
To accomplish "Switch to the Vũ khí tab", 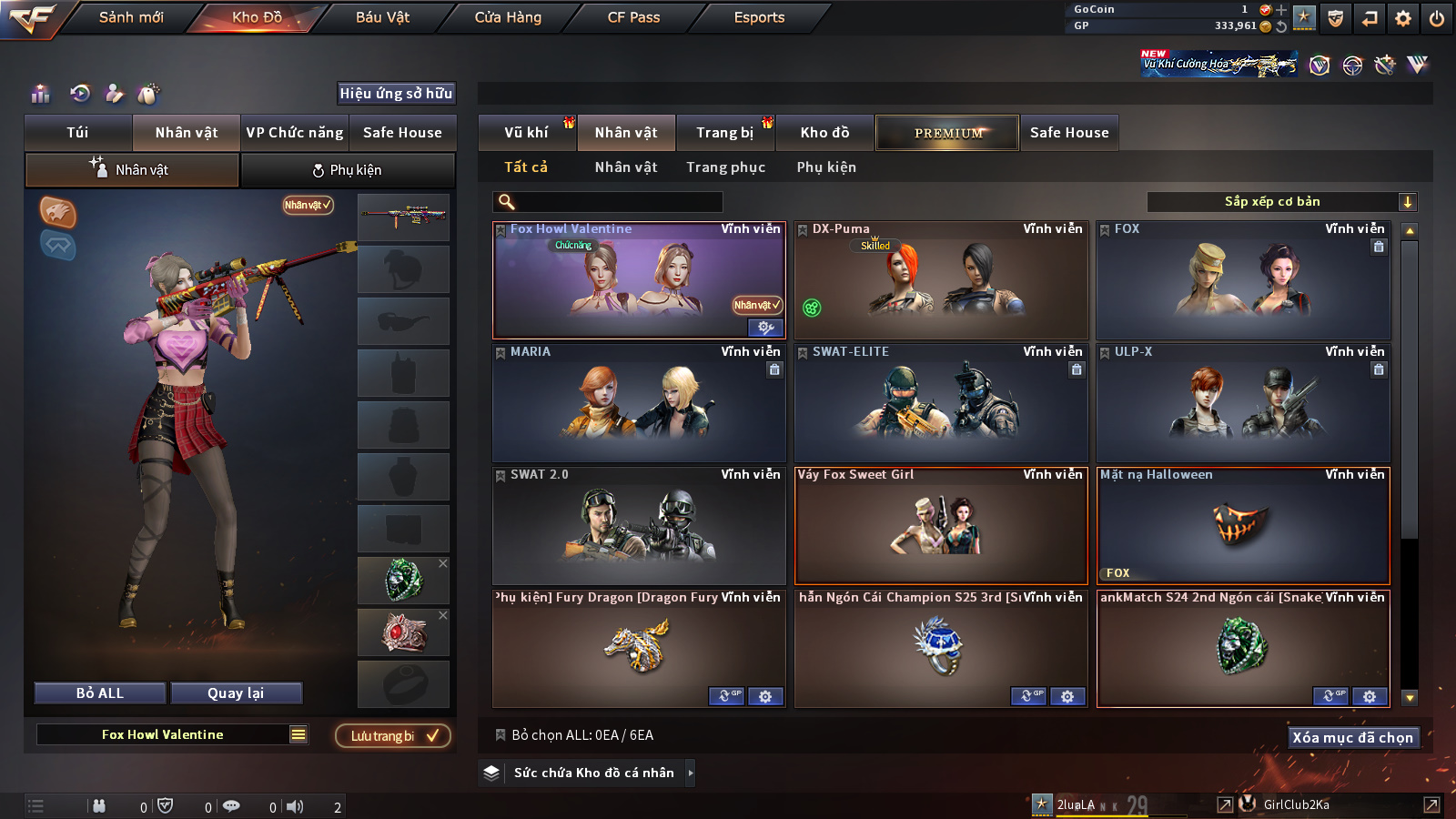I will pyautogui.click(x=526, y=133).
